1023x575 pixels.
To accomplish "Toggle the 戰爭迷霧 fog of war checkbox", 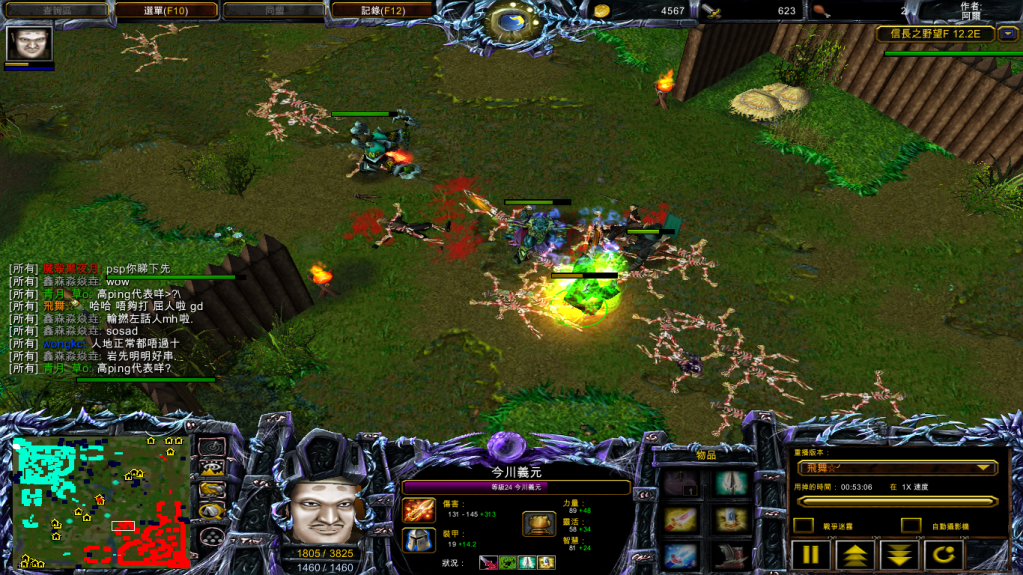I will pos(803,525).
